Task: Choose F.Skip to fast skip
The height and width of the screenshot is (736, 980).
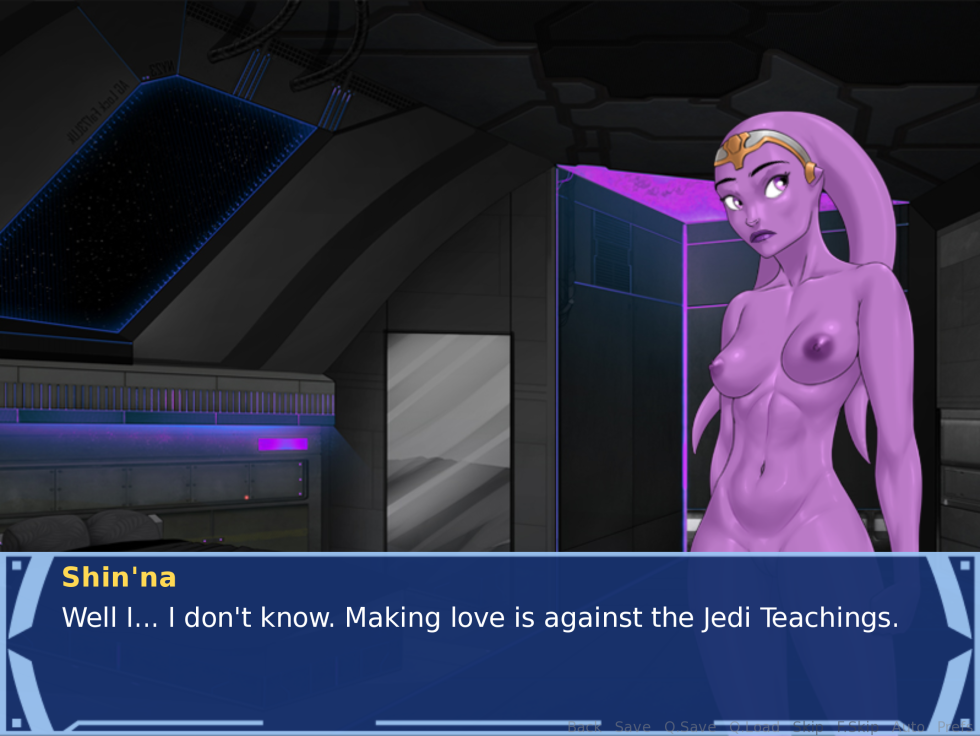Action: tap(858, 727)
